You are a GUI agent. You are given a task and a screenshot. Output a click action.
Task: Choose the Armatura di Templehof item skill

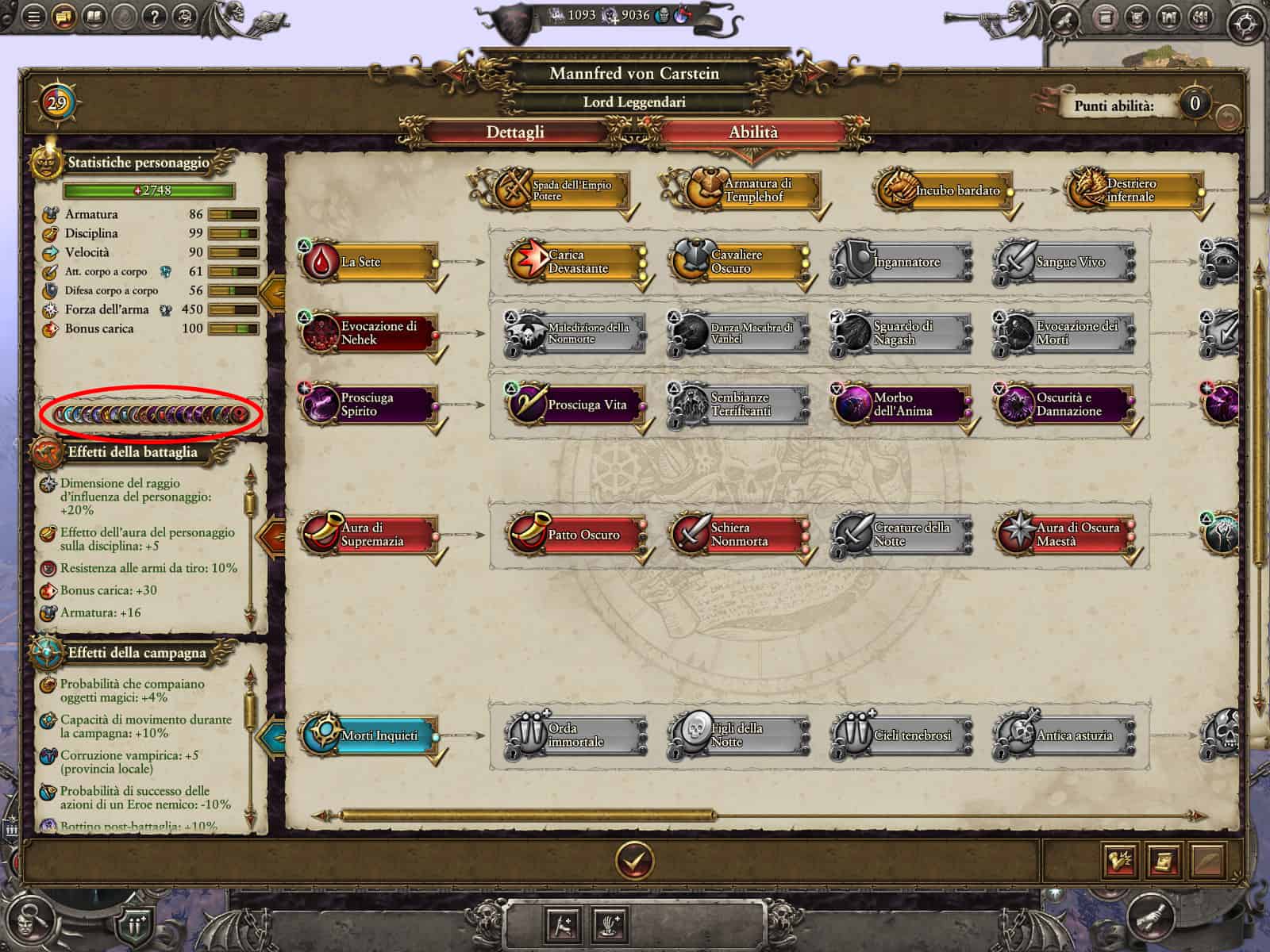tap(741, 190)
